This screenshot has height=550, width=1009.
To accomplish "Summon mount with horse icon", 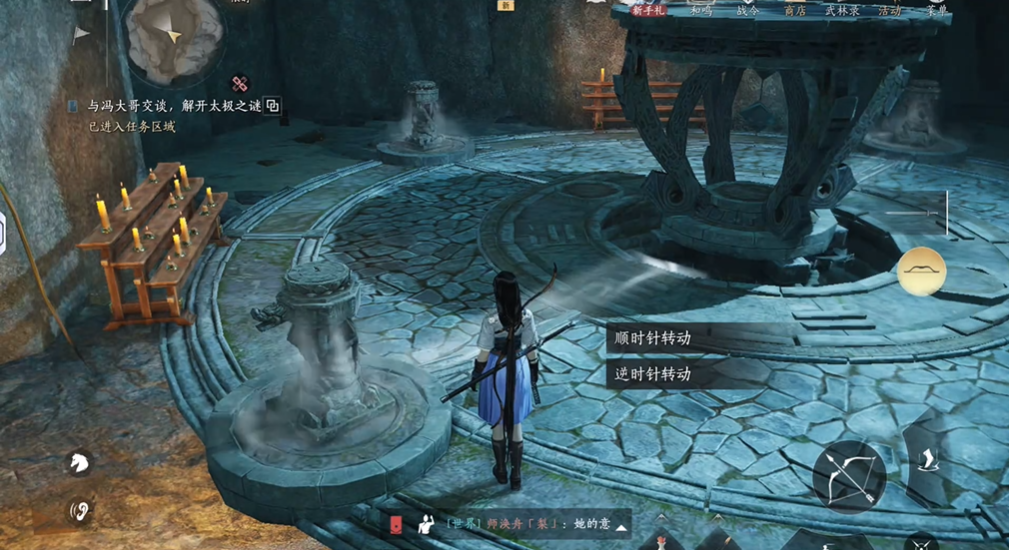I will click(x=78, y=462).
